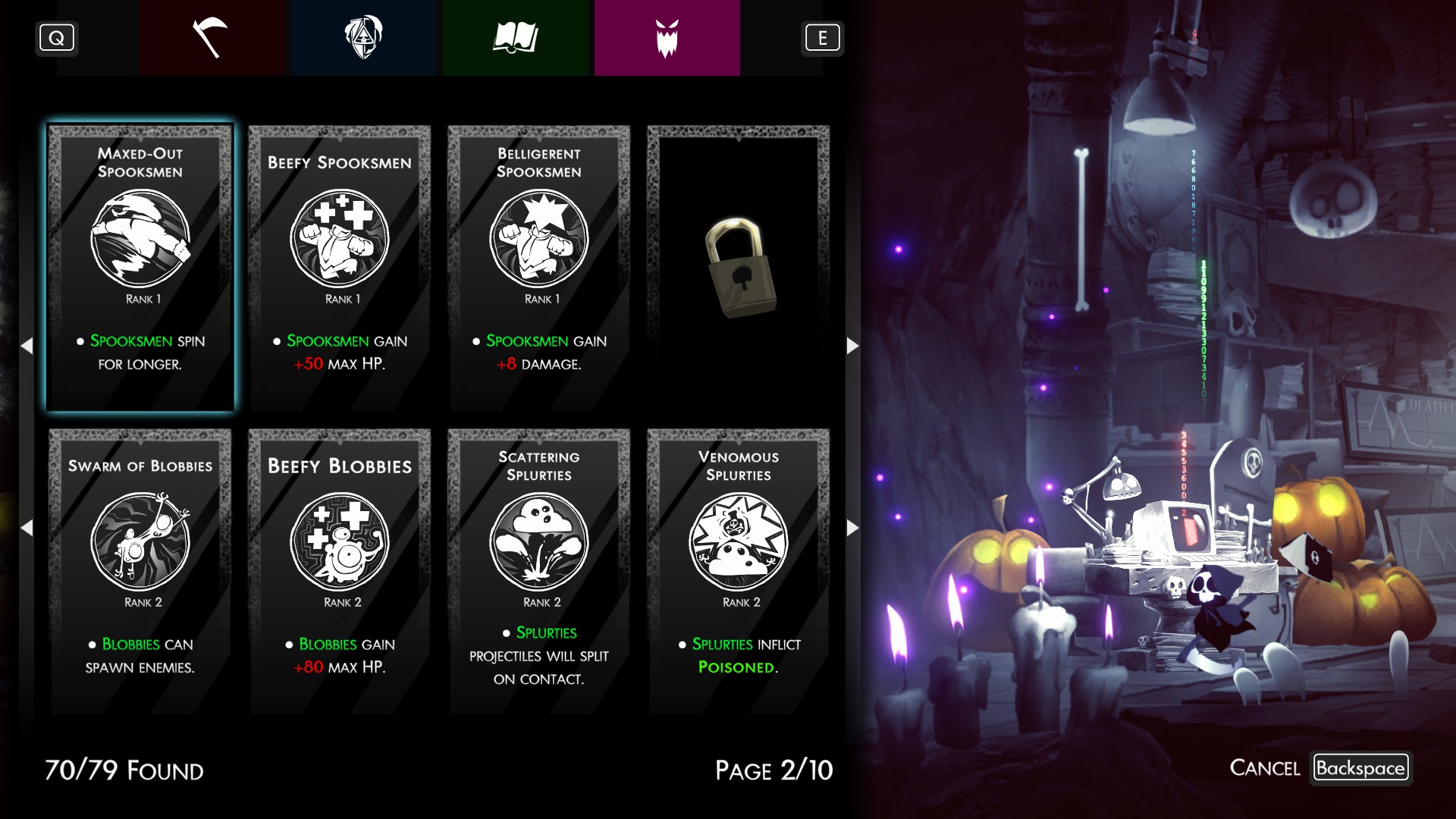The width and height of the screenshot is (1456, 819).
Task: Open the Scattering Splurties card
Action: pyautogui.click(x=539, y=571)
